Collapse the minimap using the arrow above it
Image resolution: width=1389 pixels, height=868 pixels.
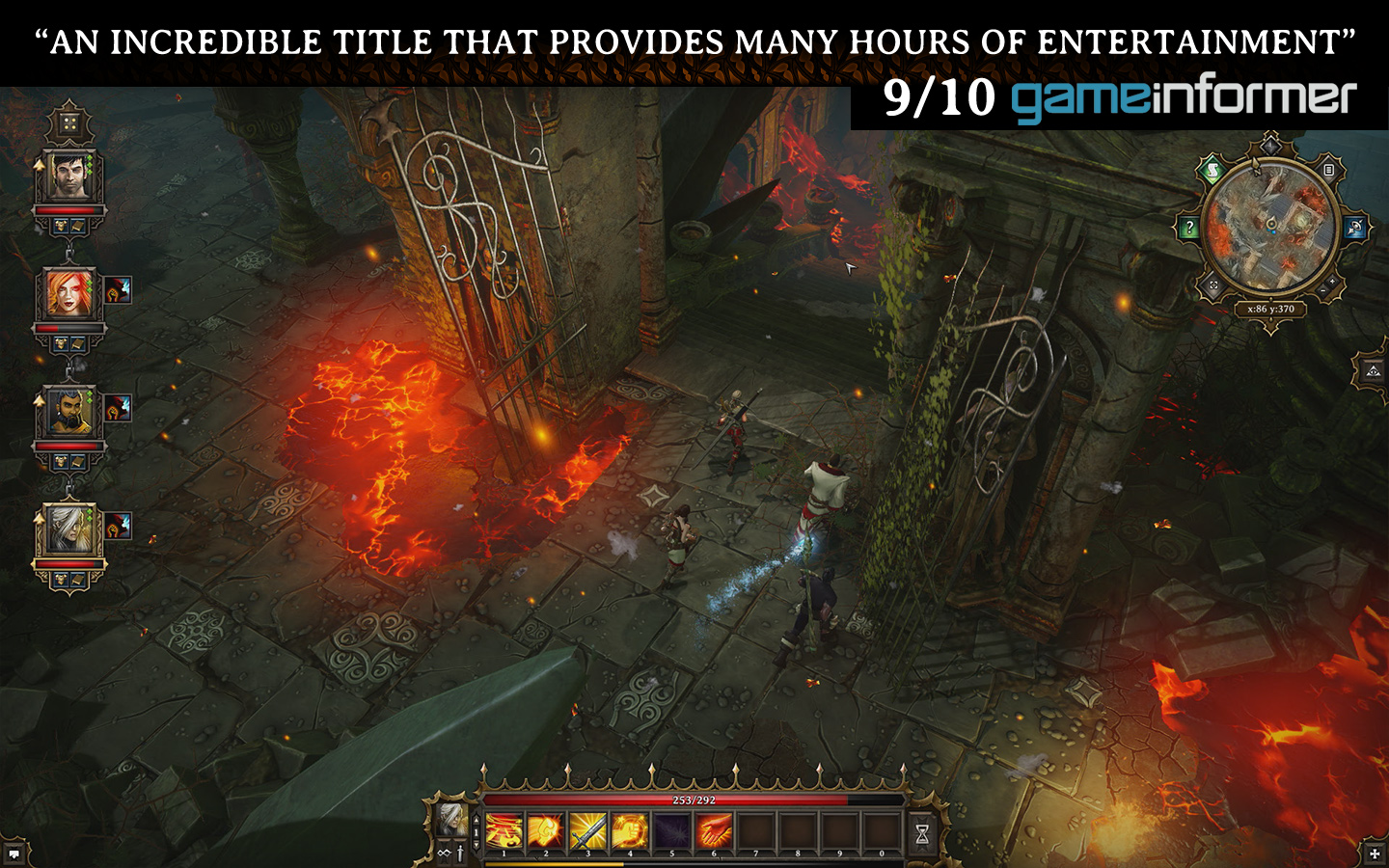coord(1270,146)
